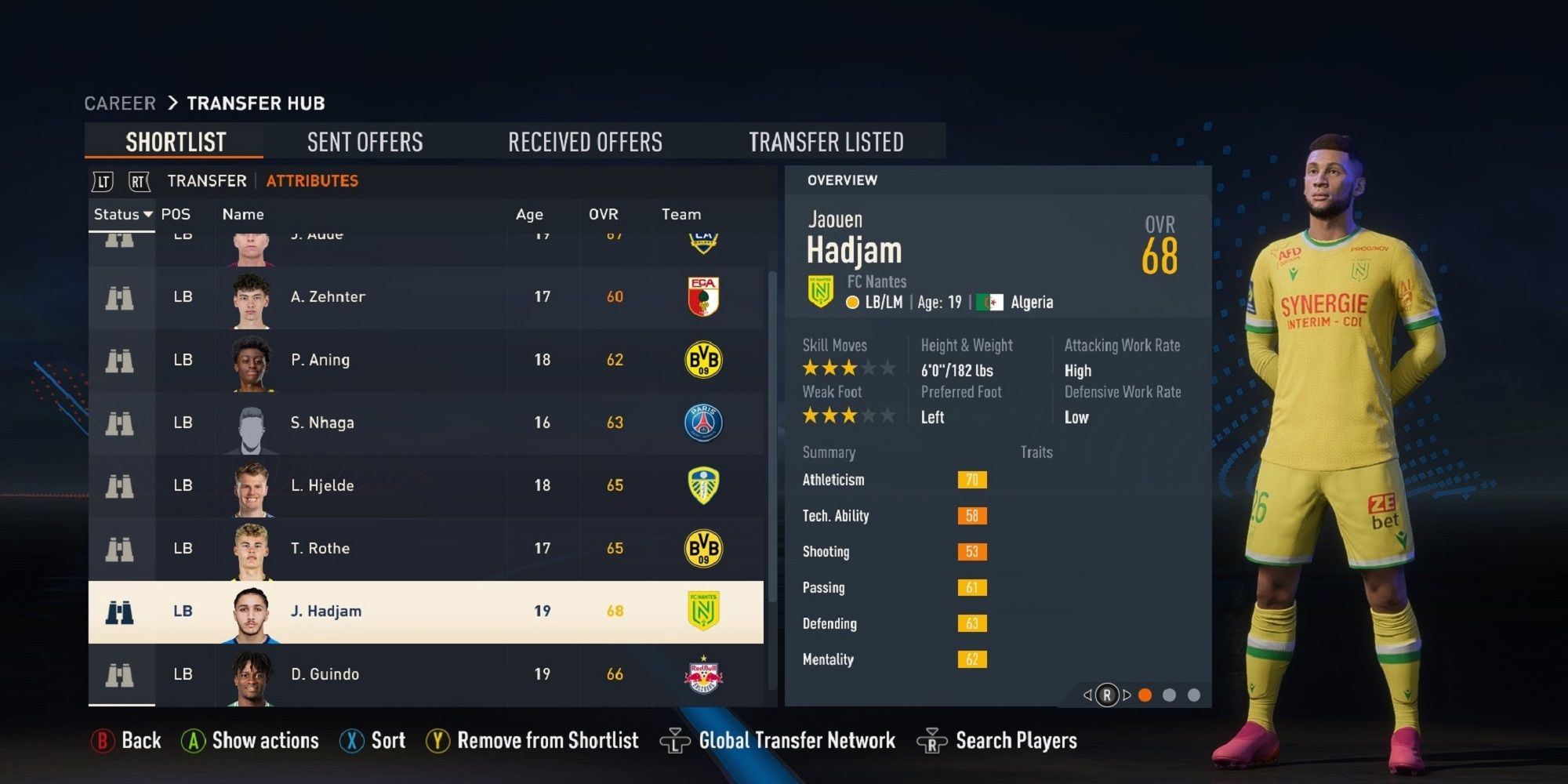Click the Borussia Dortmund badge next to P. Aning
1568x784 pixels.
point(703,359)
